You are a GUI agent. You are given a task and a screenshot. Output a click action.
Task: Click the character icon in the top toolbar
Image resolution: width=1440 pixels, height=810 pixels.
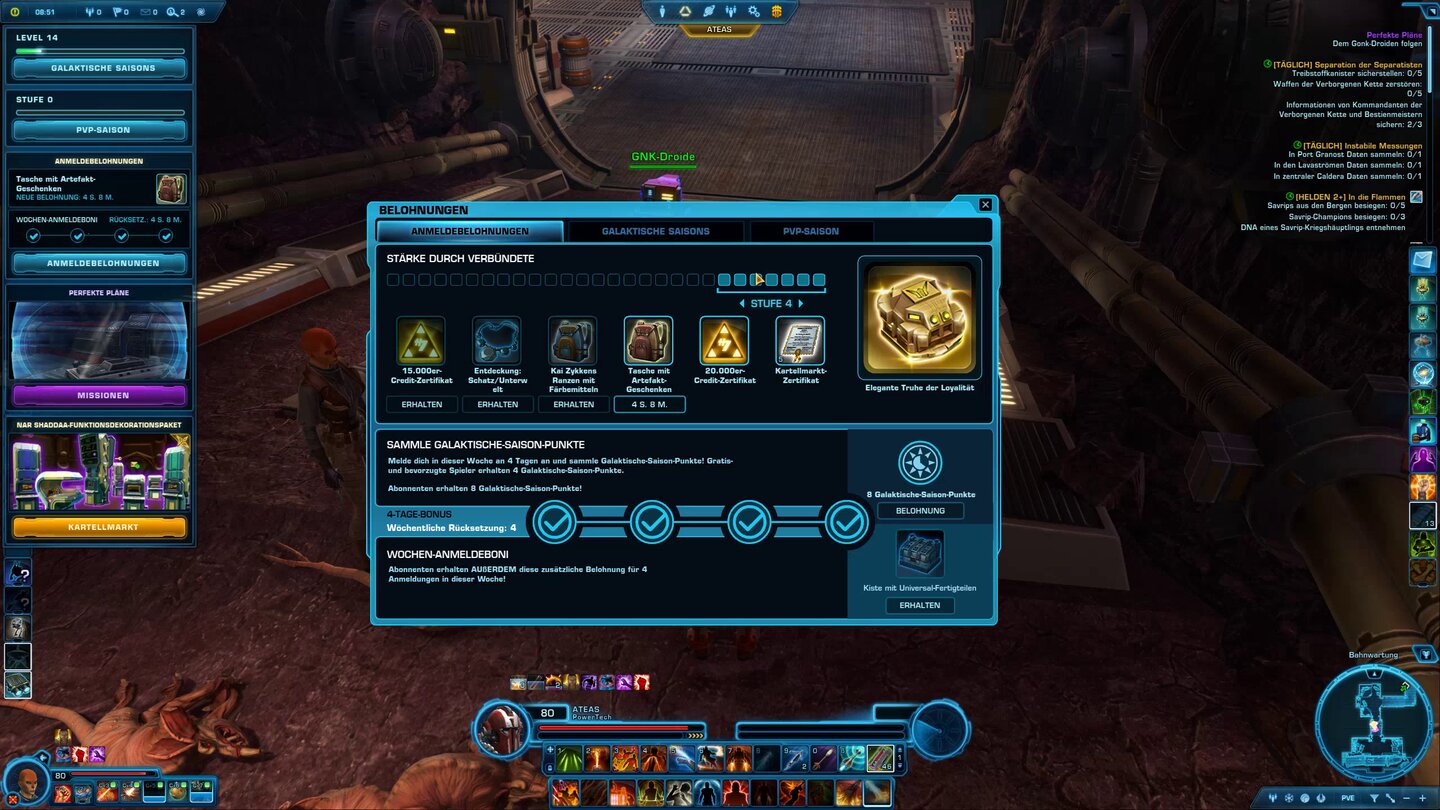pos(662,11)
